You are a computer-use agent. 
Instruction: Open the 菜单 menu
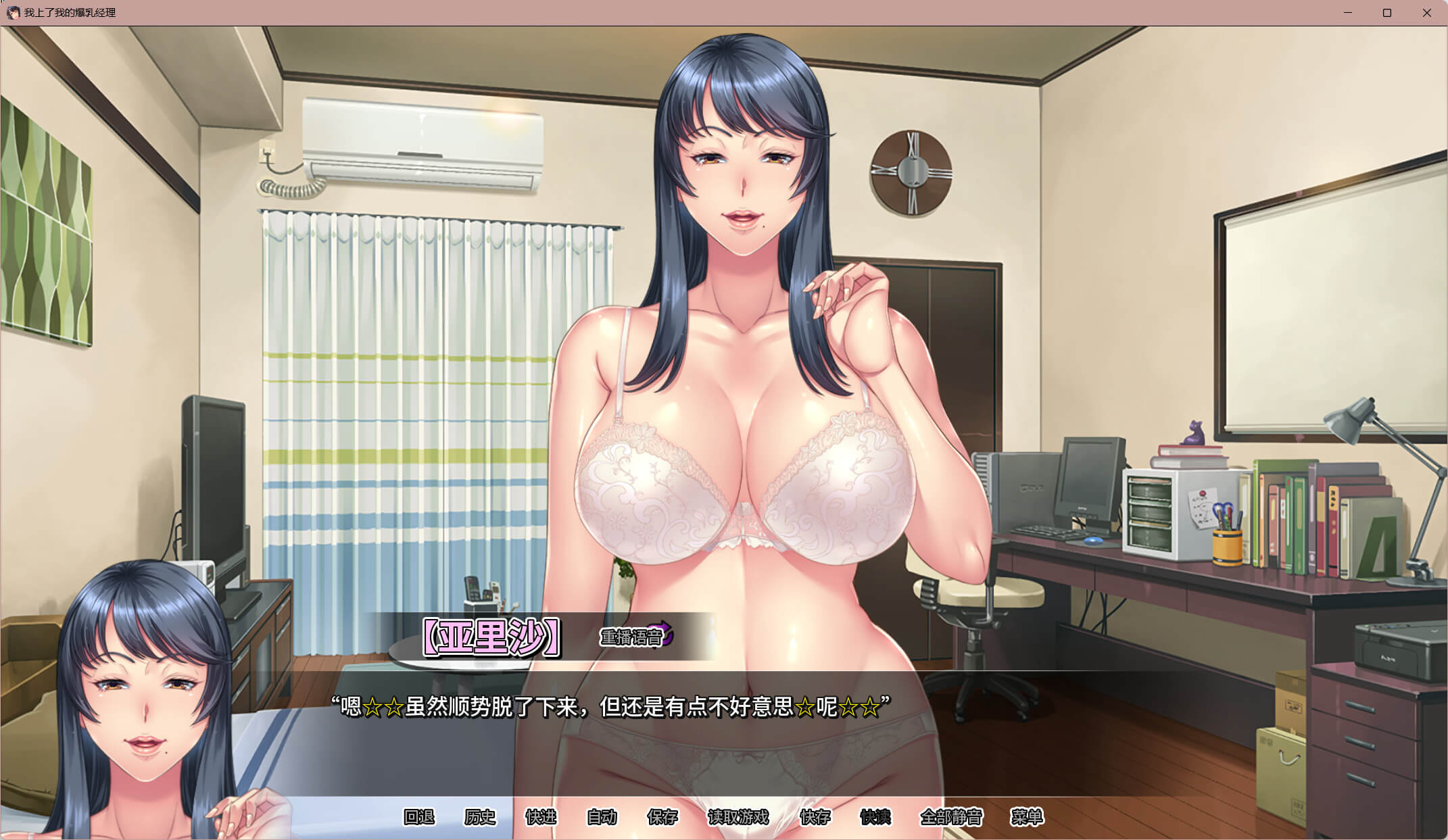point(1027,817)
